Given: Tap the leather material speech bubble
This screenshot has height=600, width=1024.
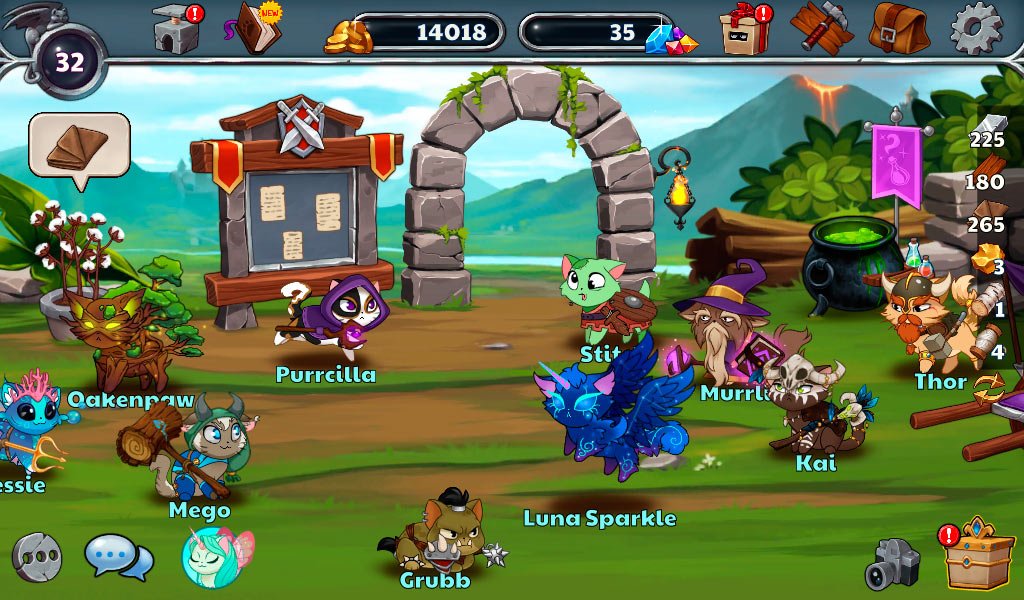Looking at the screenshot, I should (79, 146).
